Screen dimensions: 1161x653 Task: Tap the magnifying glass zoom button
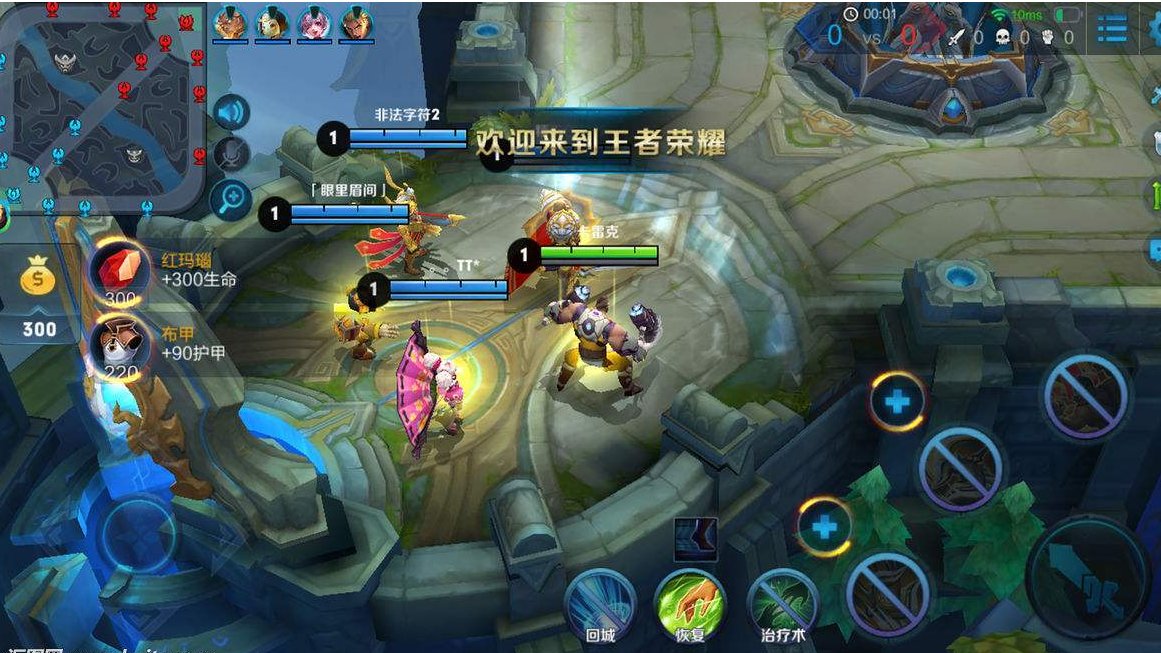pos(231,200)
